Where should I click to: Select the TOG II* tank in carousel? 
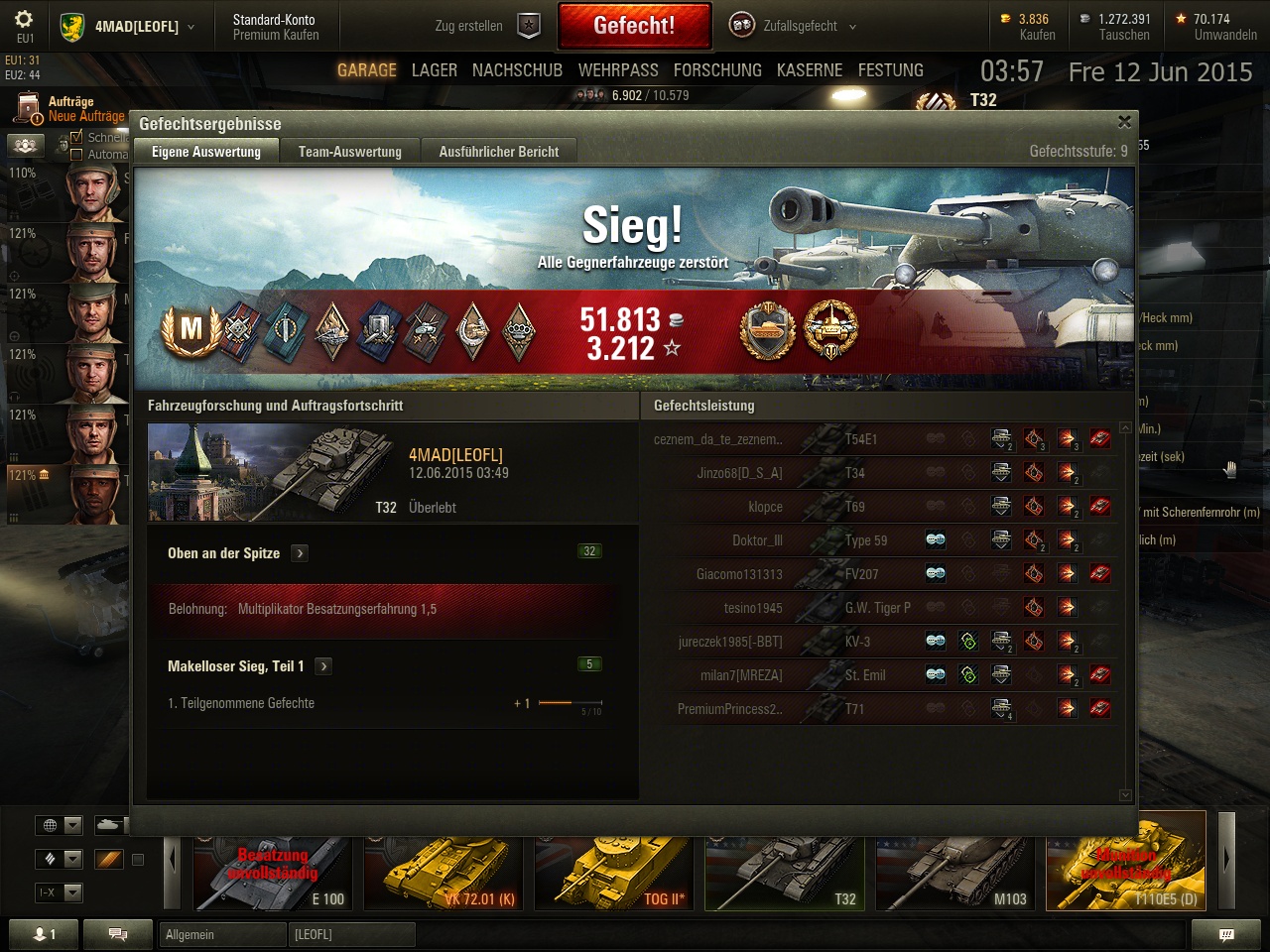tap(612, 873)
